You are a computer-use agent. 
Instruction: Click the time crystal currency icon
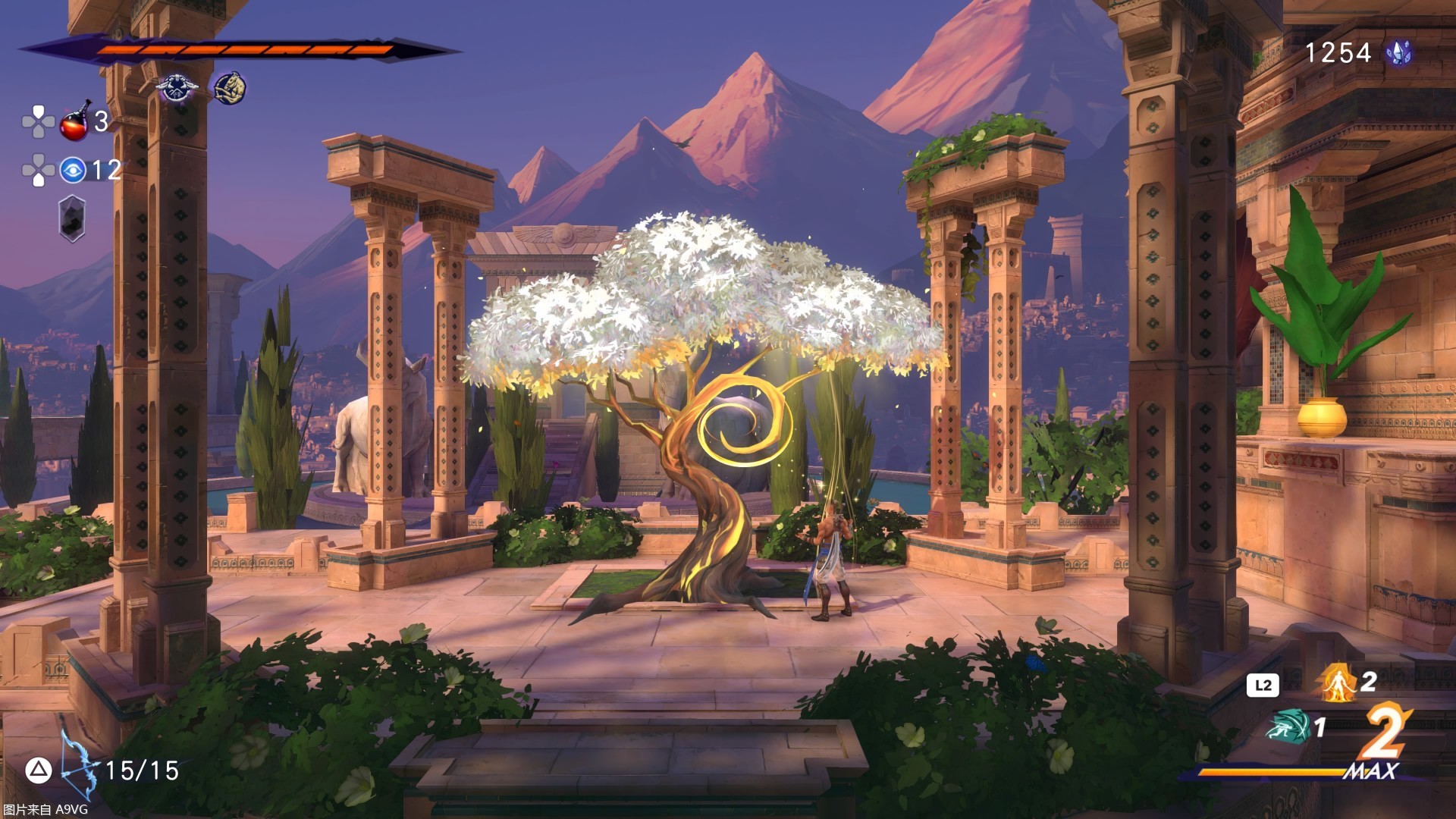[1398, 52]
